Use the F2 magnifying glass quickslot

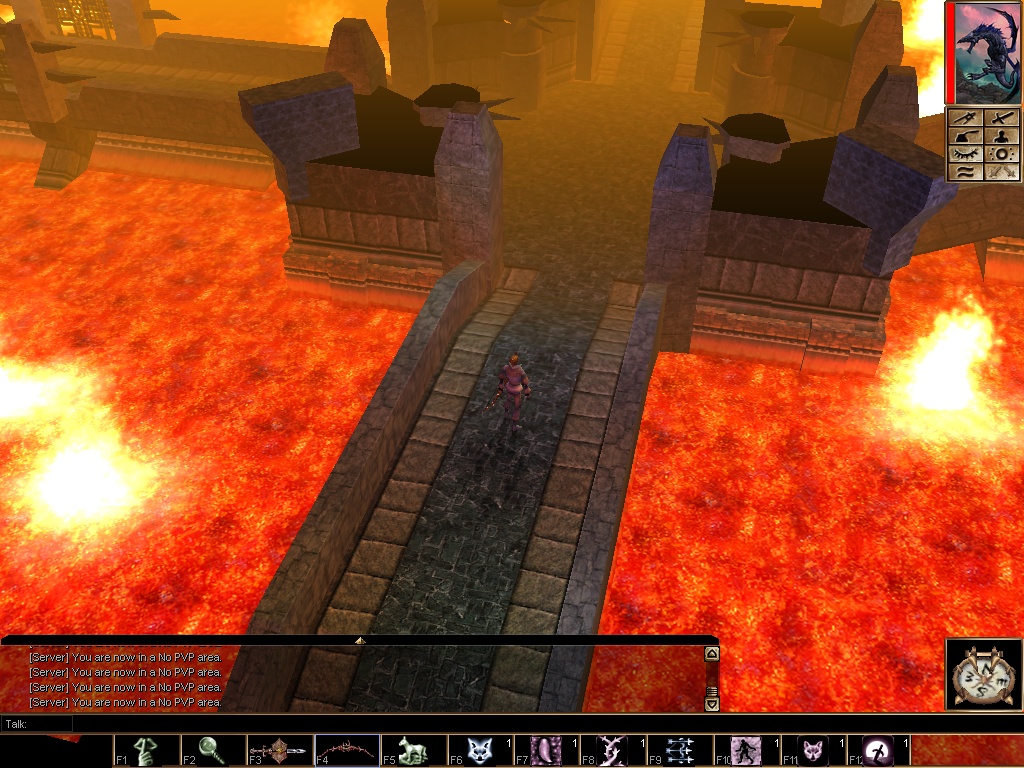coord(214,750)
